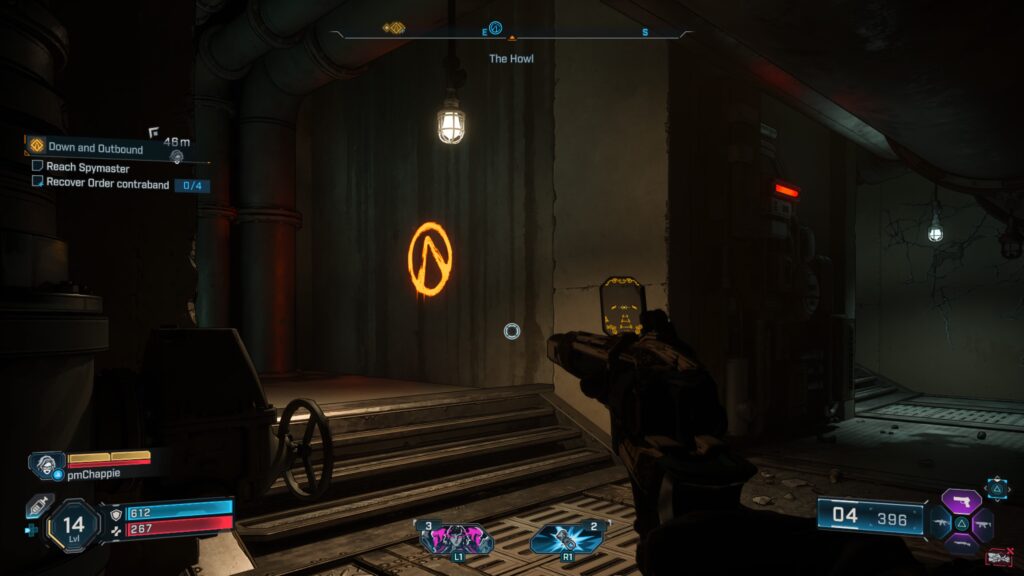Open the level 14 character badge
This screenshot has height=576, width=1024.
coord(73,525)
